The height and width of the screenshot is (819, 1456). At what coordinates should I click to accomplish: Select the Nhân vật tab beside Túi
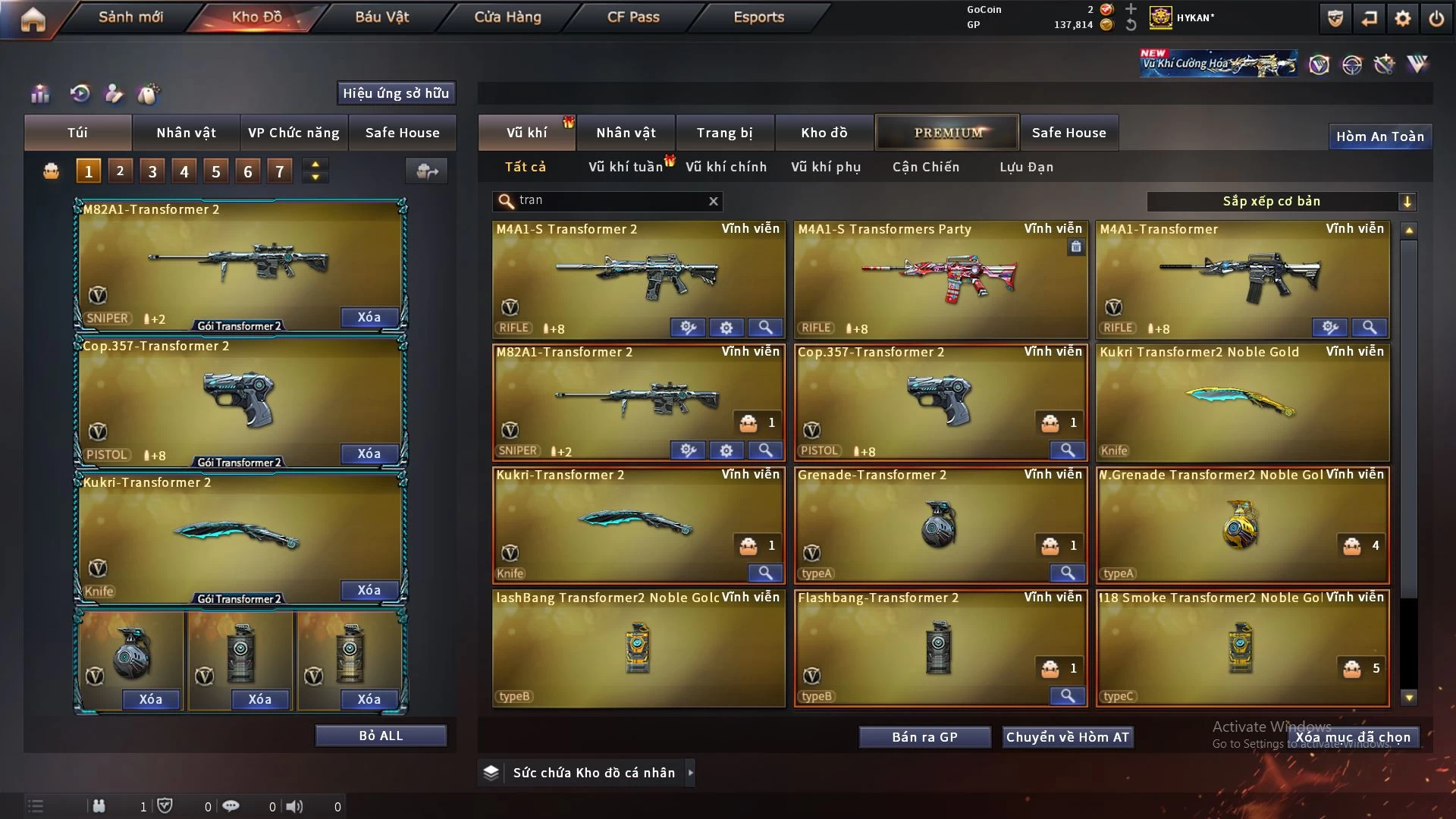(x=186, y=133)
